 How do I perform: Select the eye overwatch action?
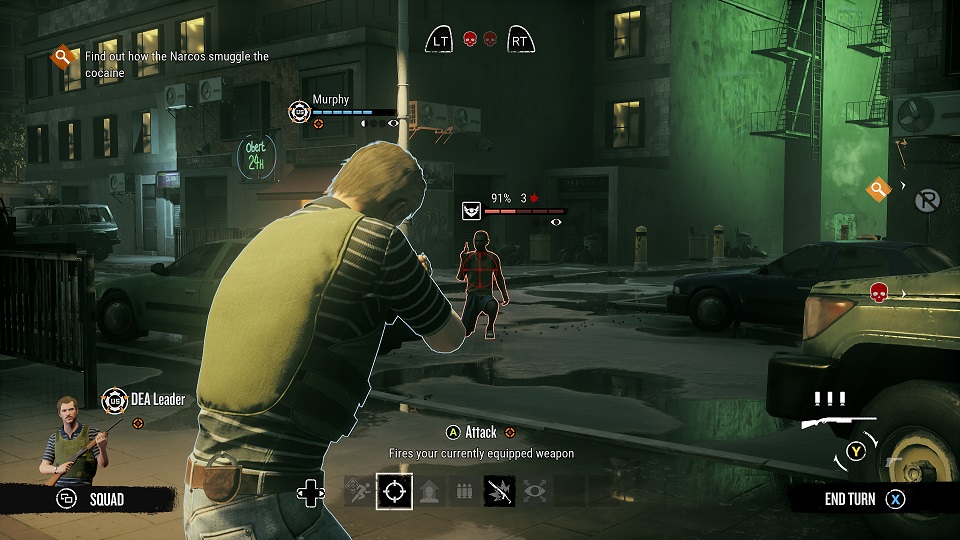[x=534, y=491]
